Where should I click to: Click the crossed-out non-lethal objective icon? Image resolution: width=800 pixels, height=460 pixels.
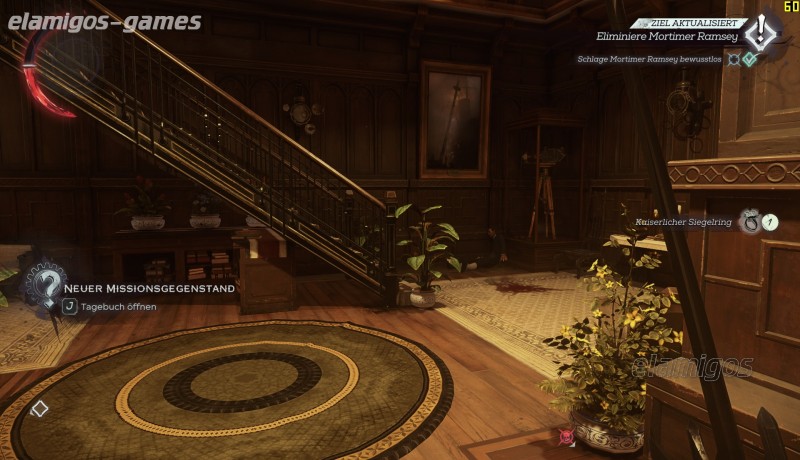(734, 59)
